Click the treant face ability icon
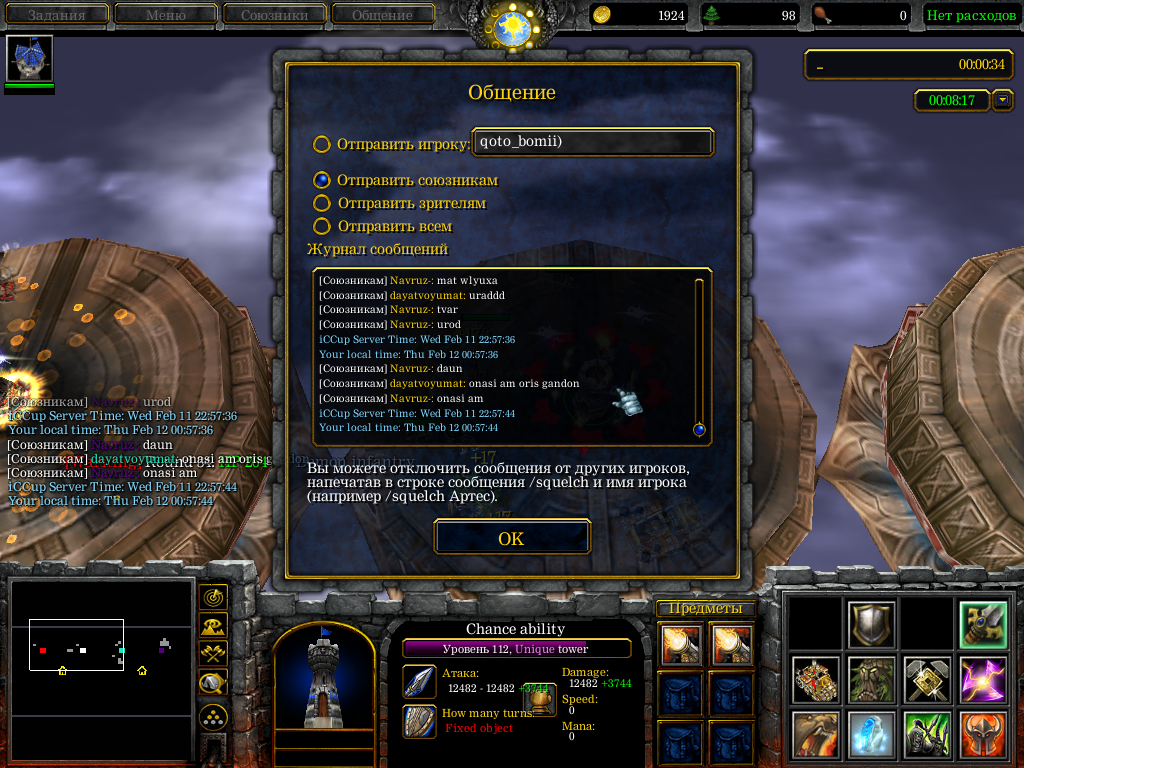The height and width of the screenshot is (768, 1152). click(870, 679)
